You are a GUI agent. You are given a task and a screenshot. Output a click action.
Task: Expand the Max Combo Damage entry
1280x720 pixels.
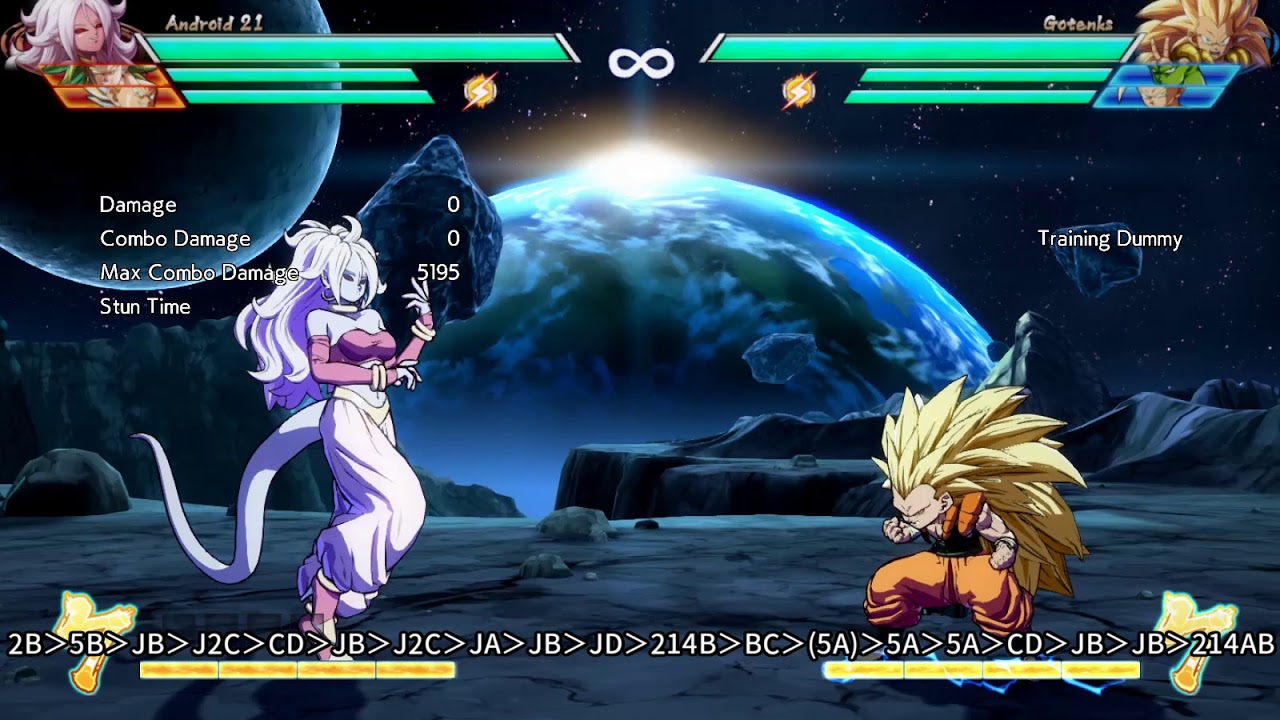click(200, 271)
